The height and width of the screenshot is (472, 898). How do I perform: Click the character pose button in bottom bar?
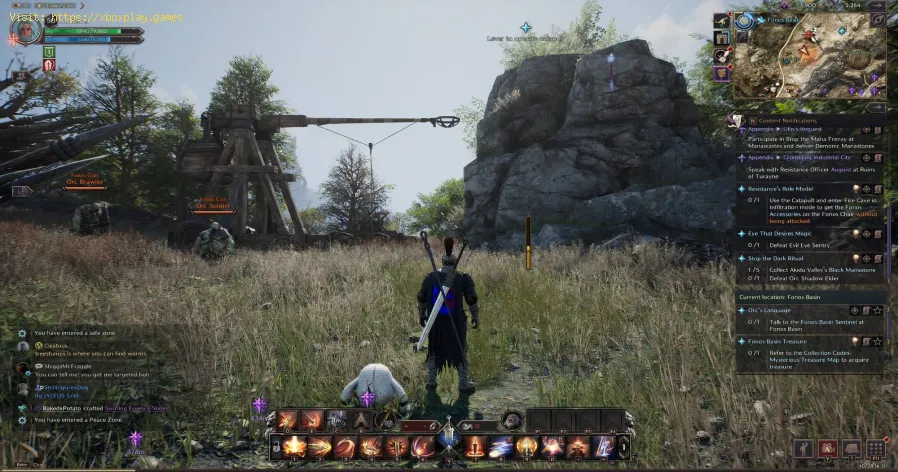pyautogui.click(x=804, y=448)
